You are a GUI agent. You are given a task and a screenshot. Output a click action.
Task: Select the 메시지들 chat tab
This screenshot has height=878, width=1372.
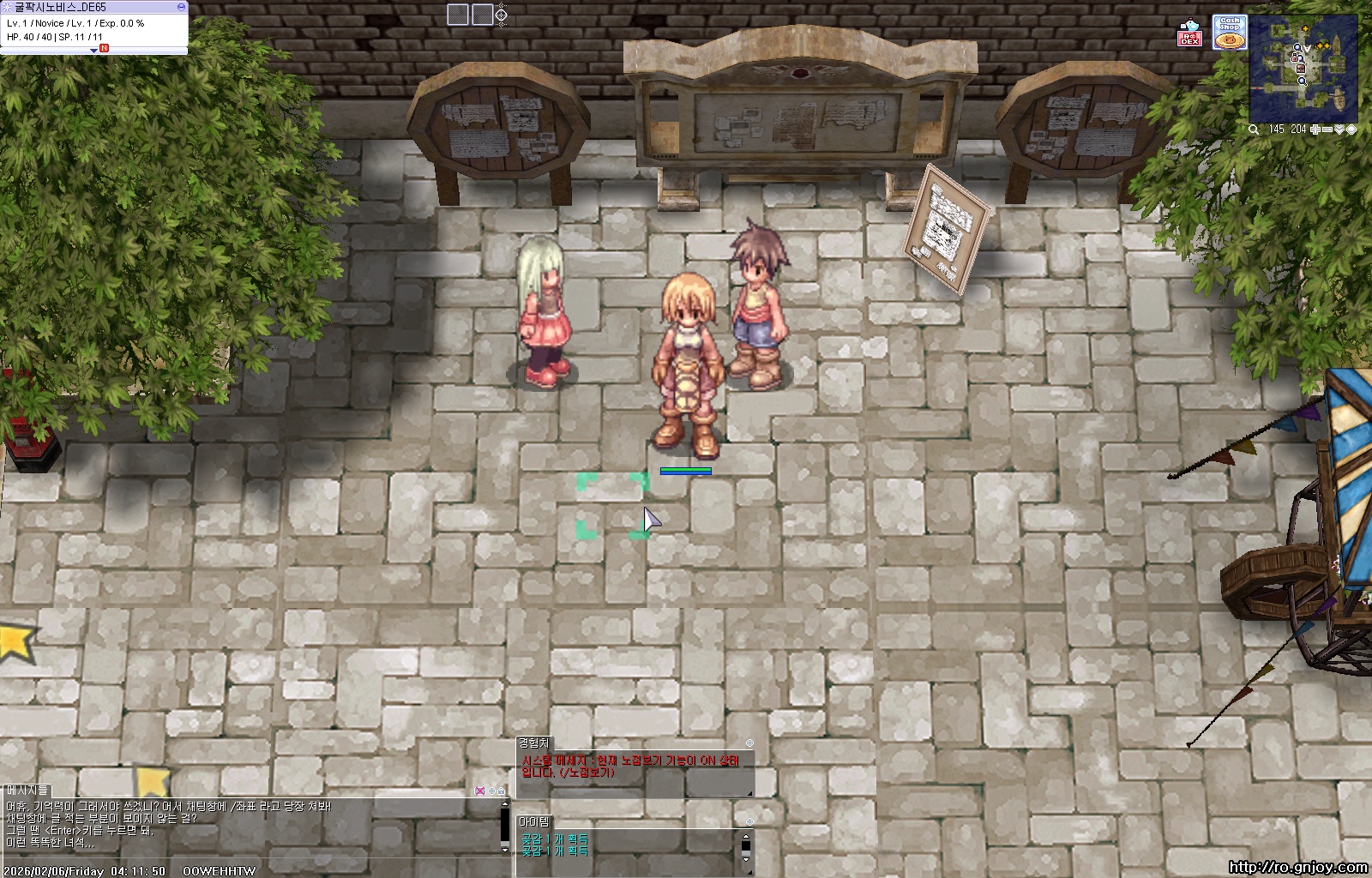(27, 790)
